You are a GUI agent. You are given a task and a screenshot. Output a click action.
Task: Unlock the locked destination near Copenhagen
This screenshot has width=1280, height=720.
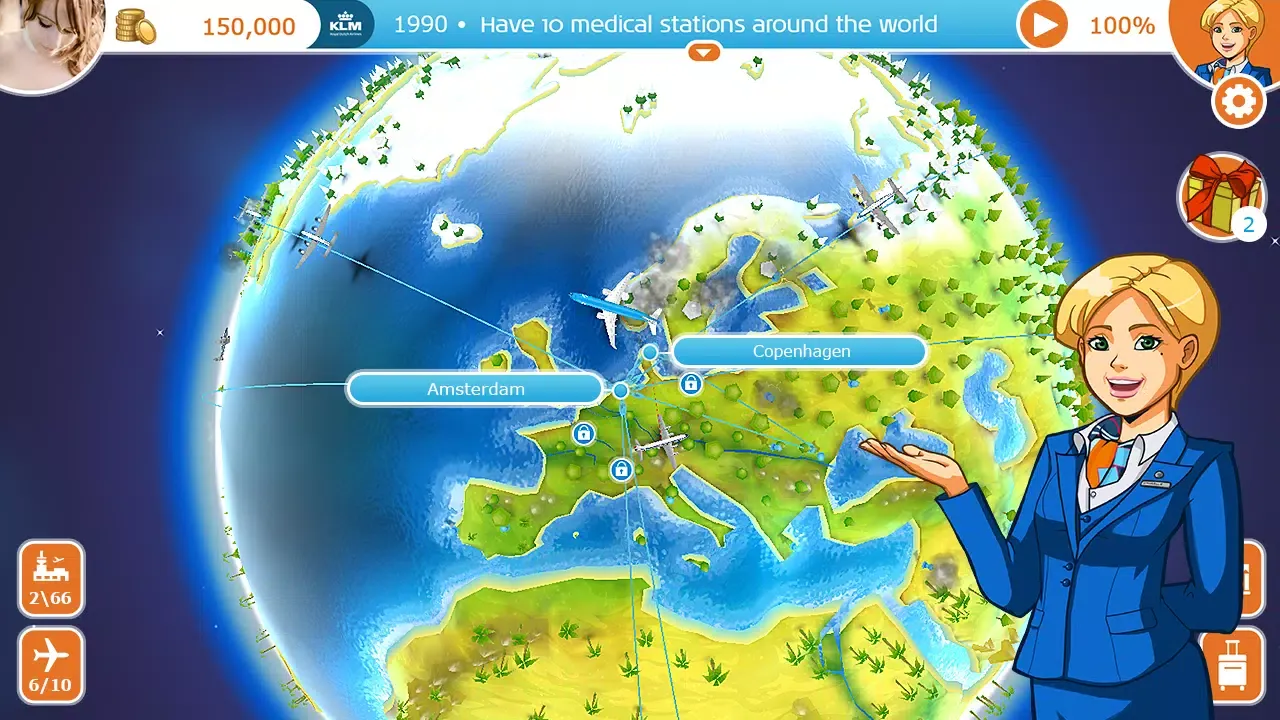point(690,384)
